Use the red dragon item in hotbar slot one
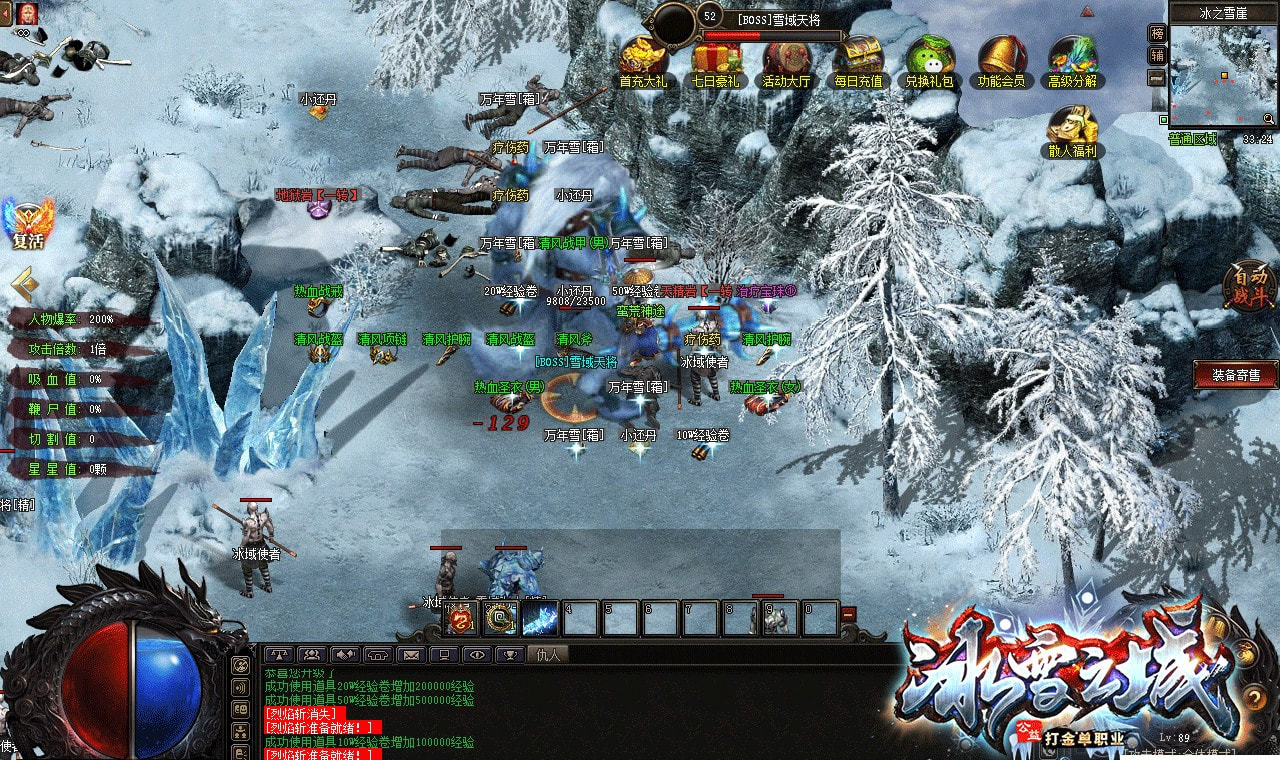The width and height of the screenshot is (1280, 760). pyautogui.click(x=461, y=619)
